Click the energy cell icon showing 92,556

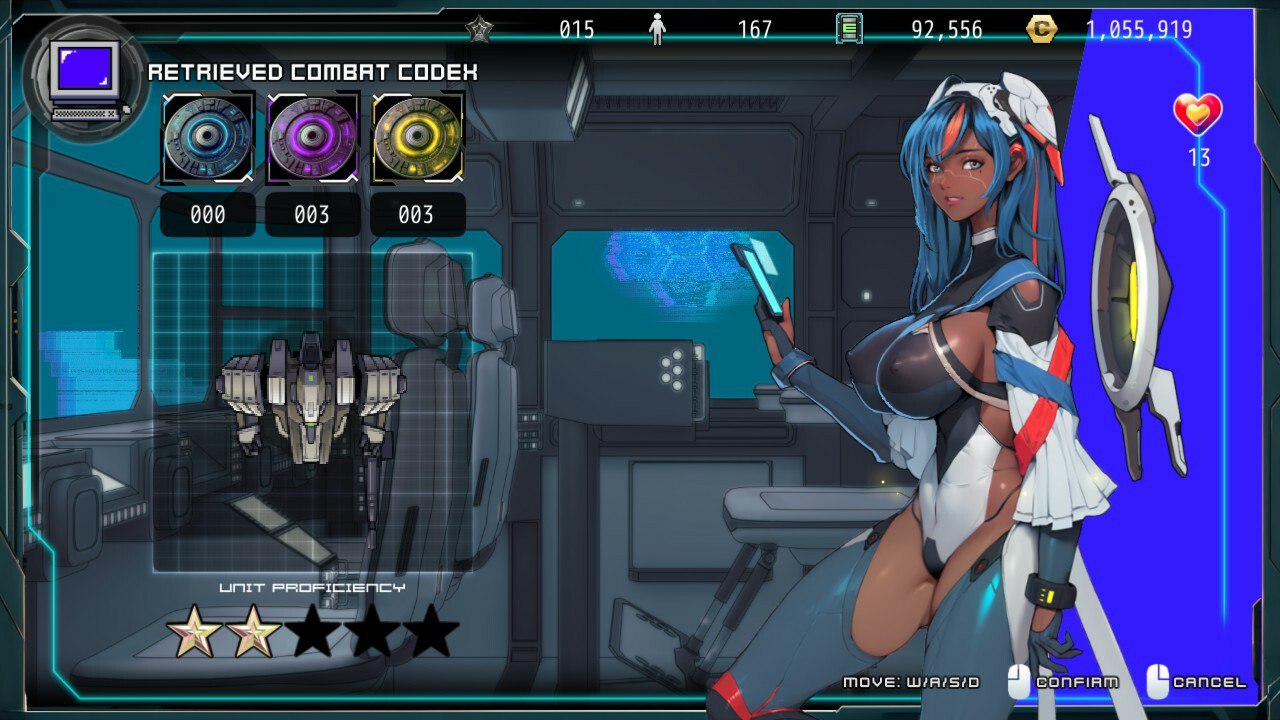[848, 29]
